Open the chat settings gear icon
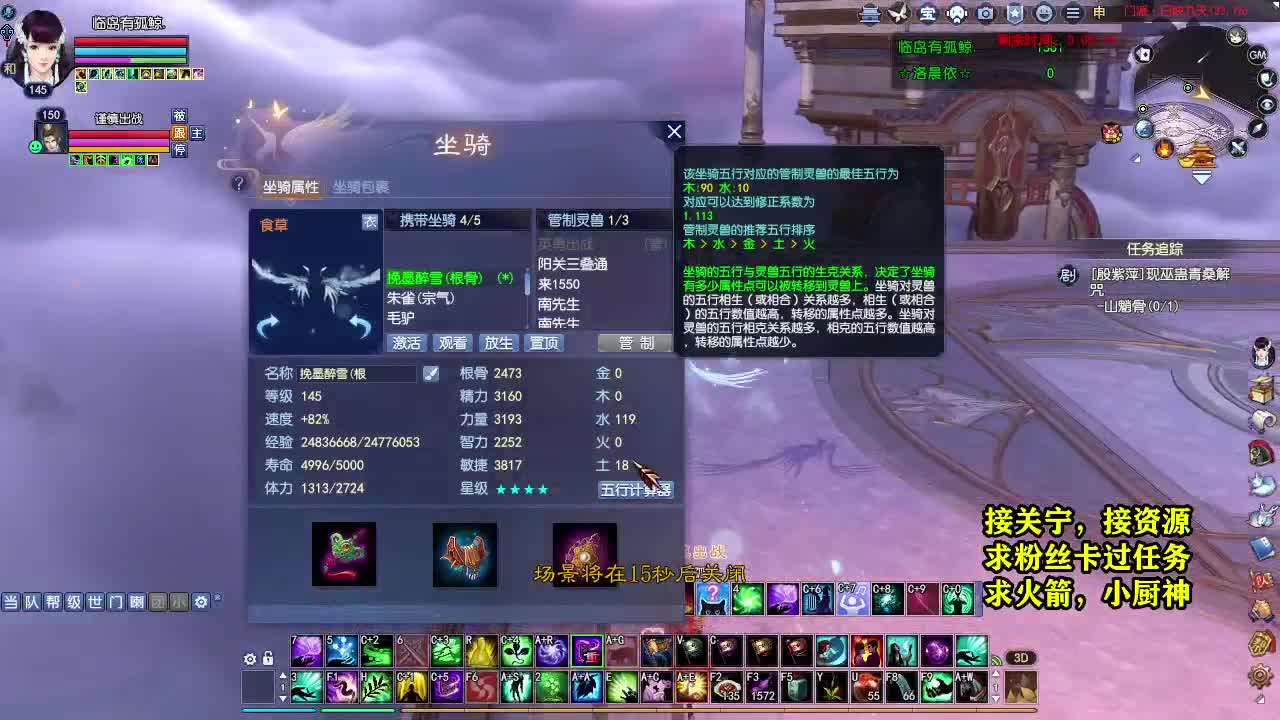This screenshot has width=1280, height=720. tap(200, 602)
